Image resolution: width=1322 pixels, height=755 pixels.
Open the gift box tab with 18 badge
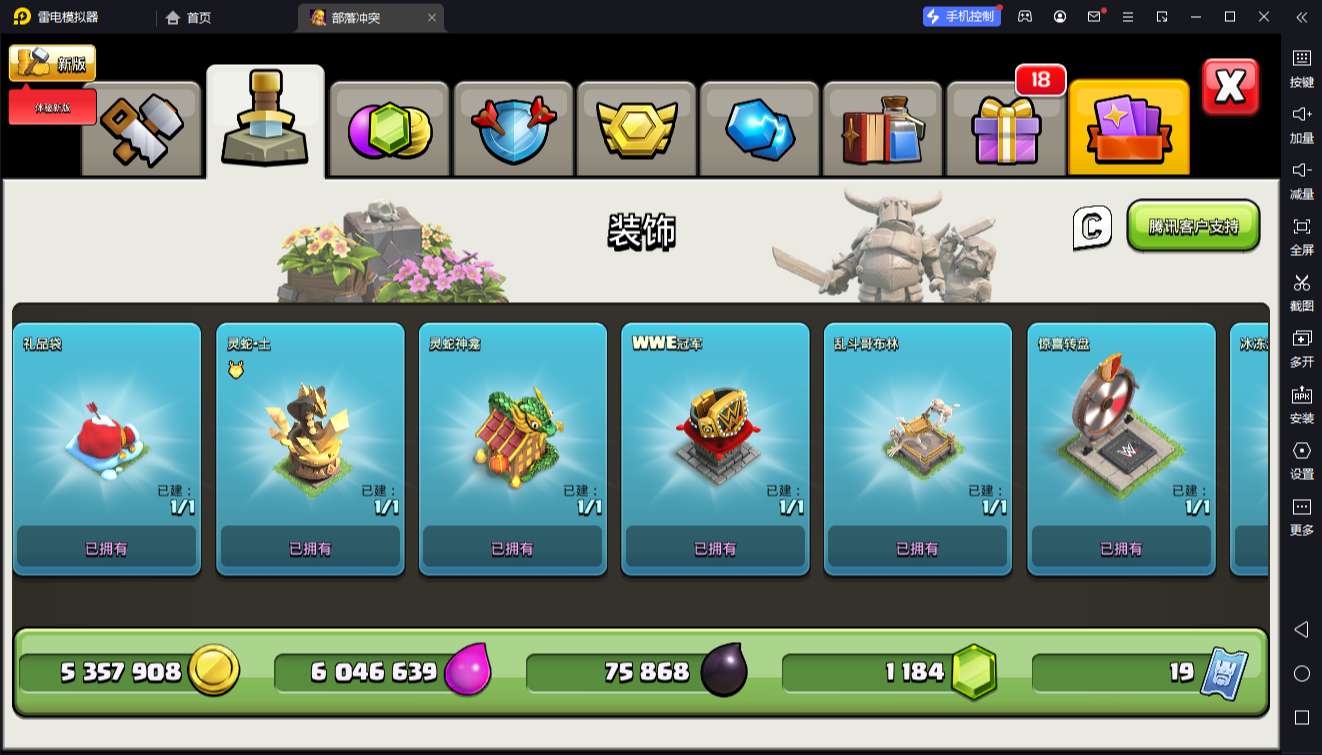[x=1005, y=130]
